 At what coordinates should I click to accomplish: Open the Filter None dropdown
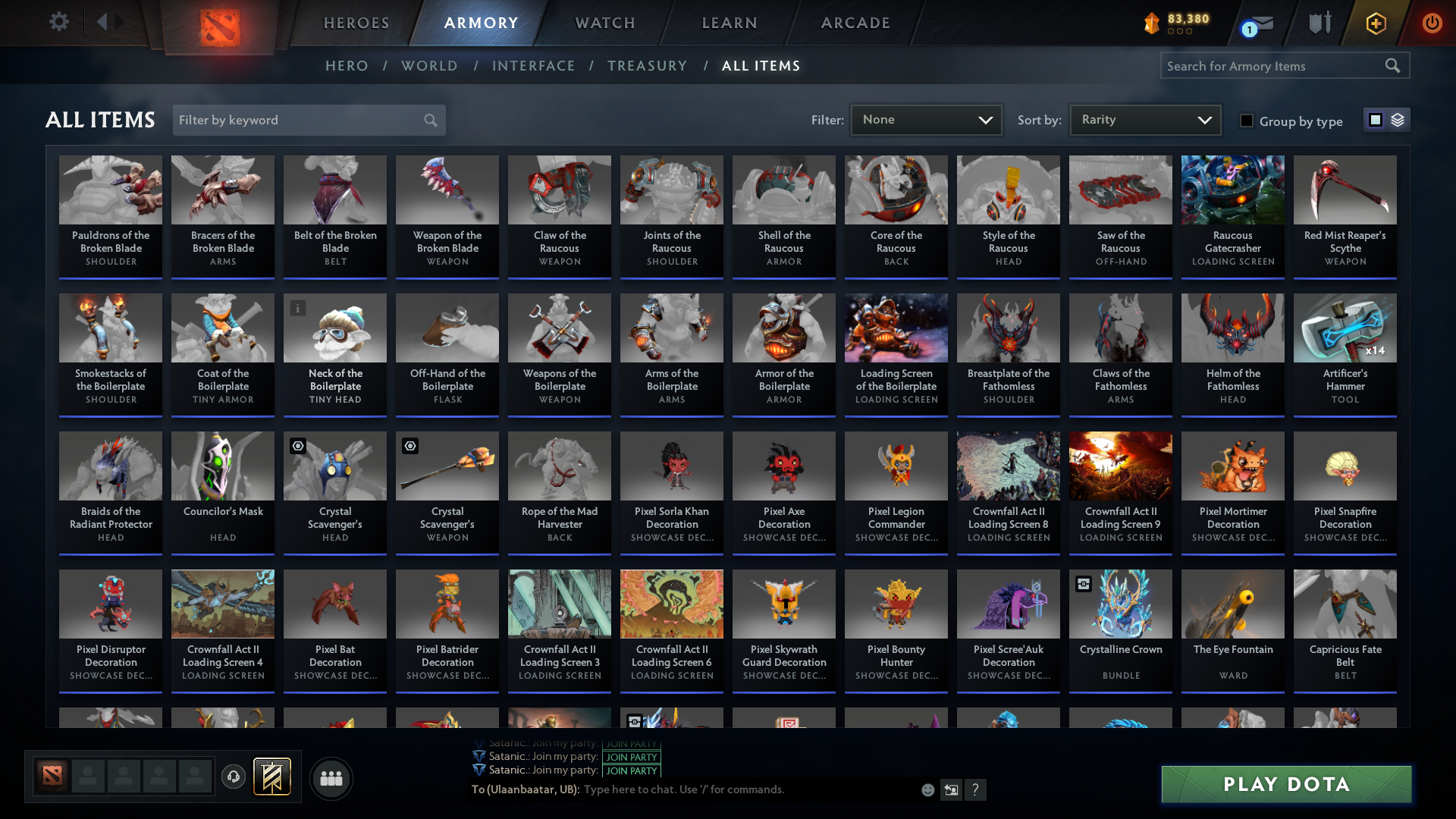[926, 119]
